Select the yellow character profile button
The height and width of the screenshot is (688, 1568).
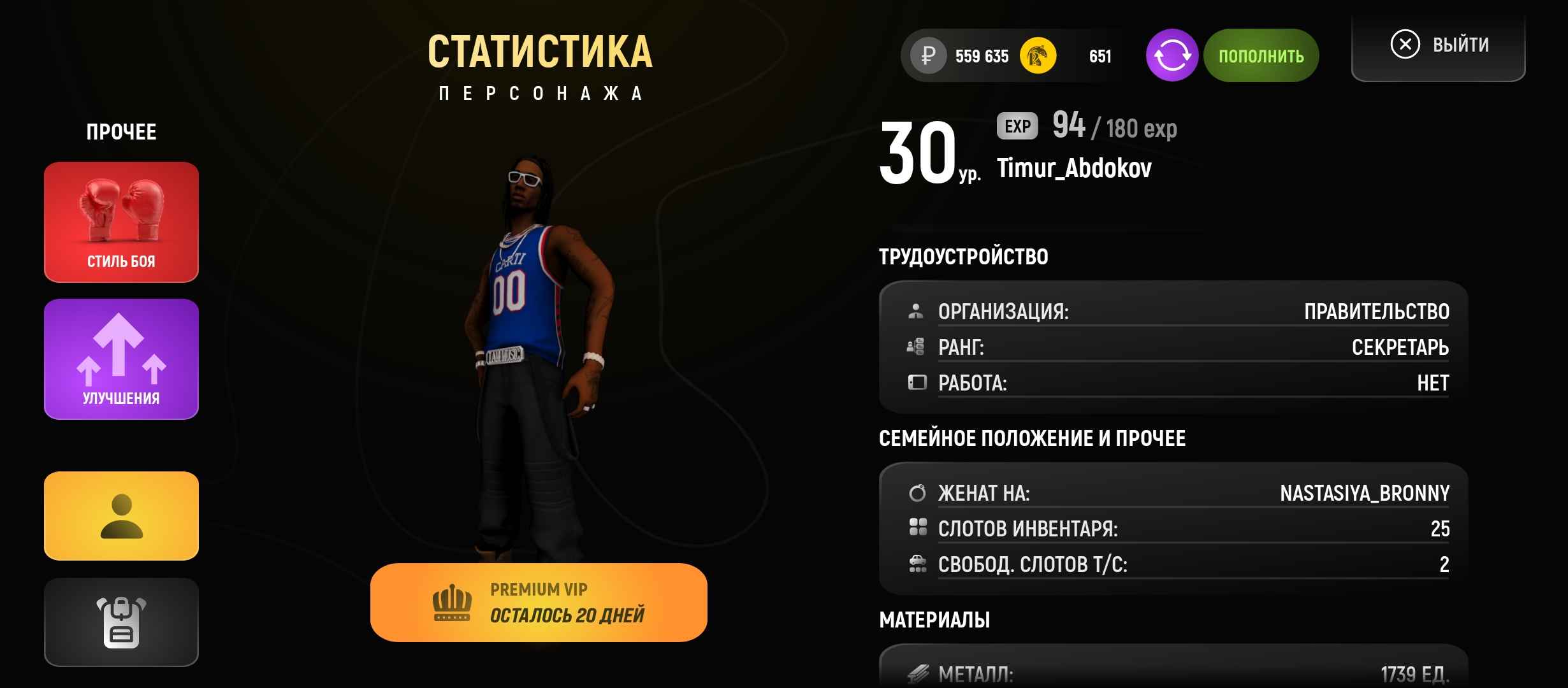(x=121, y=516)
